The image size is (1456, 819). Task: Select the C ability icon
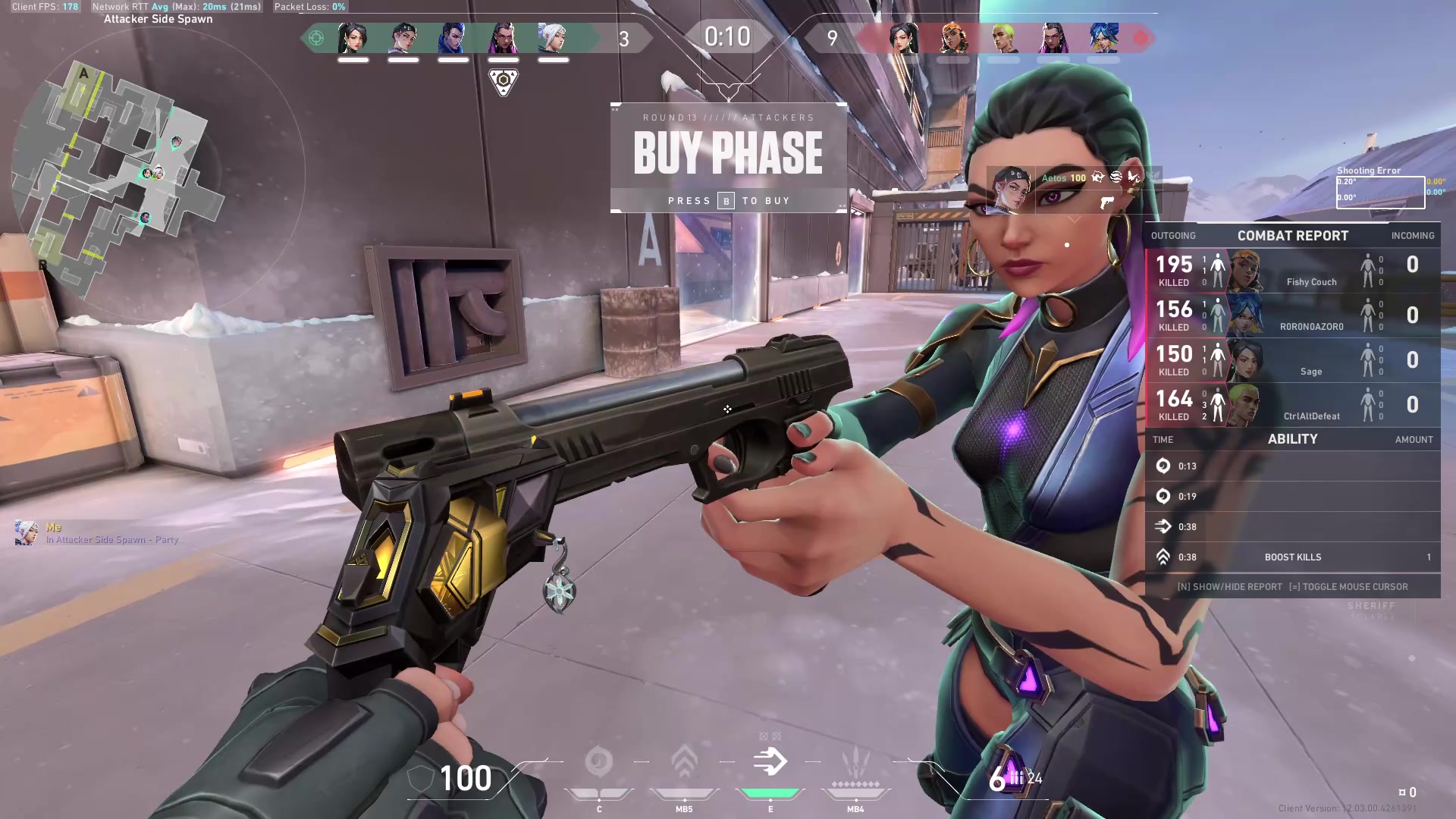(599, 762)
